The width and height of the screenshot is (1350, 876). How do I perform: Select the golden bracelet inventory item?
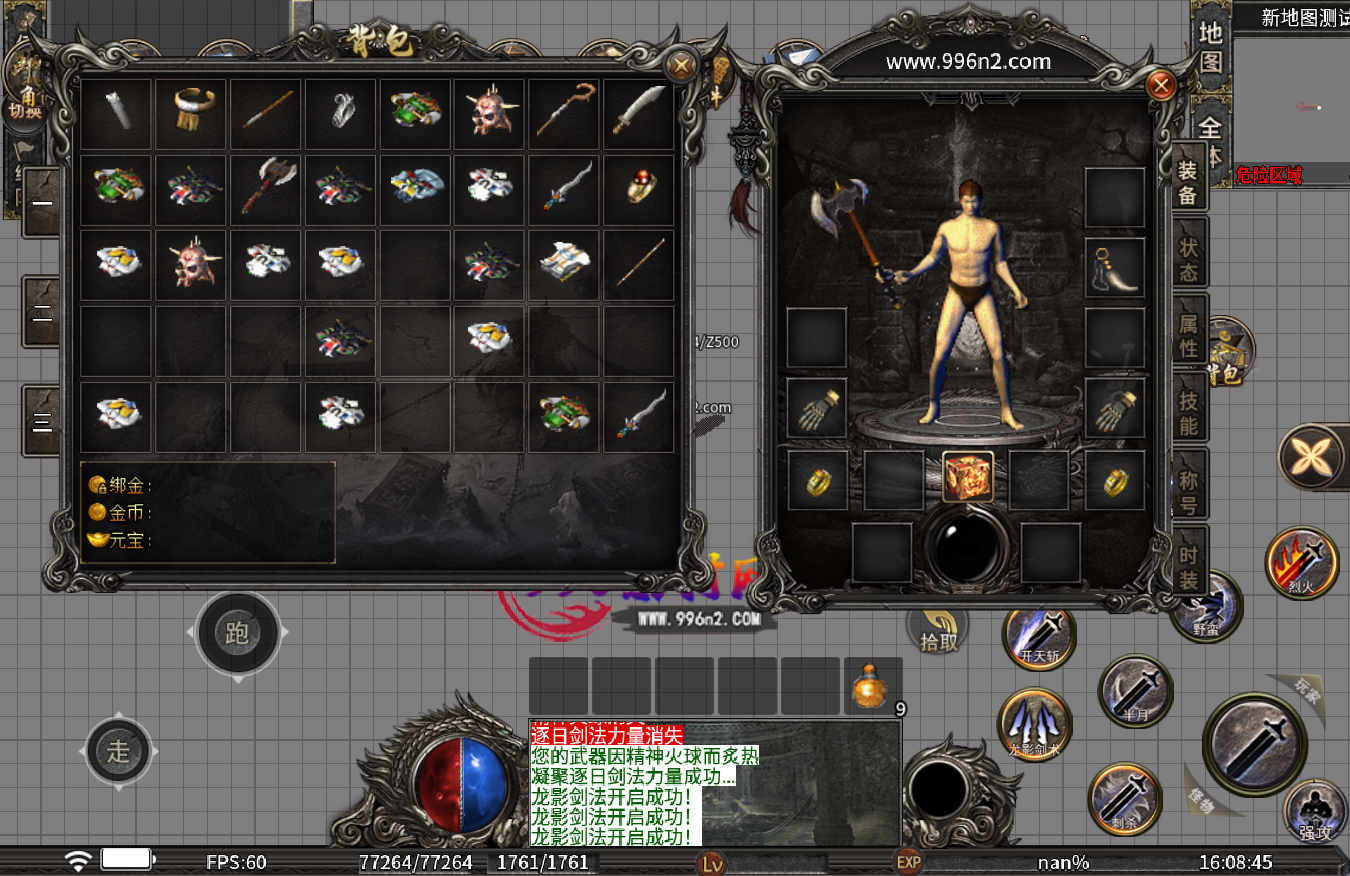(x=191, y=114)
